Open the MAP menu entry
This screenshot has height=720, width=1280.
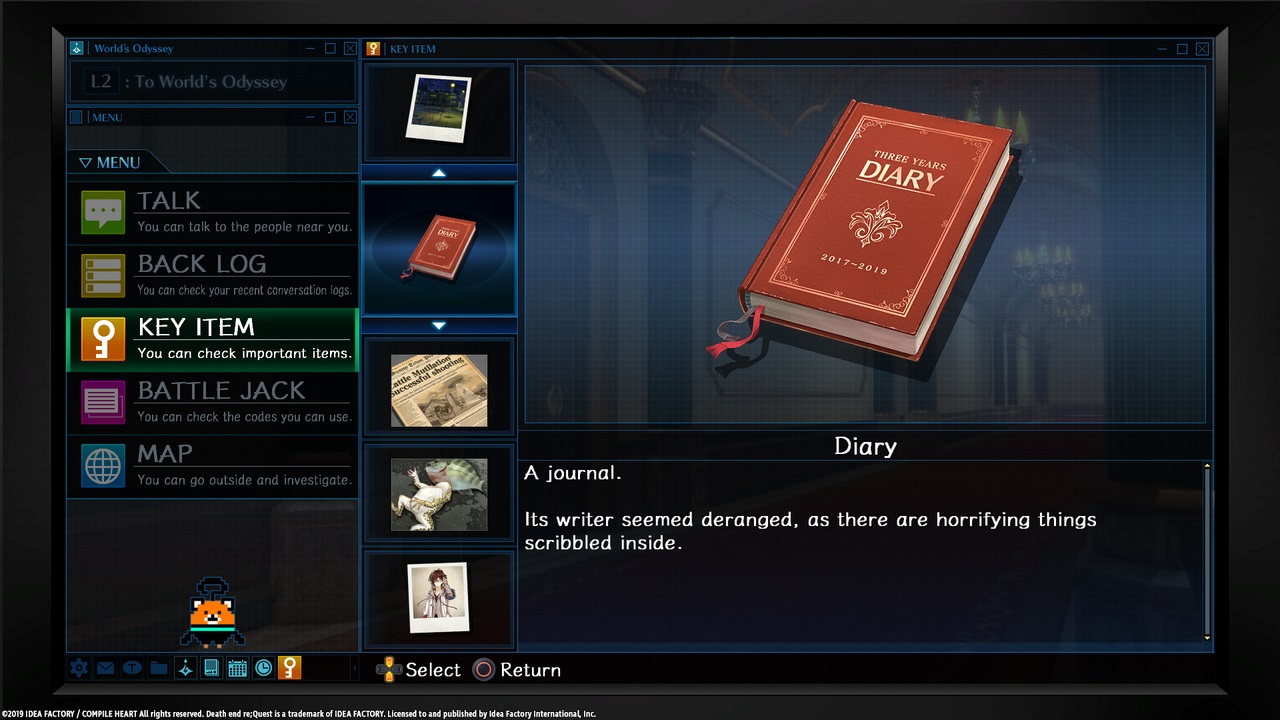pos(212,465)
